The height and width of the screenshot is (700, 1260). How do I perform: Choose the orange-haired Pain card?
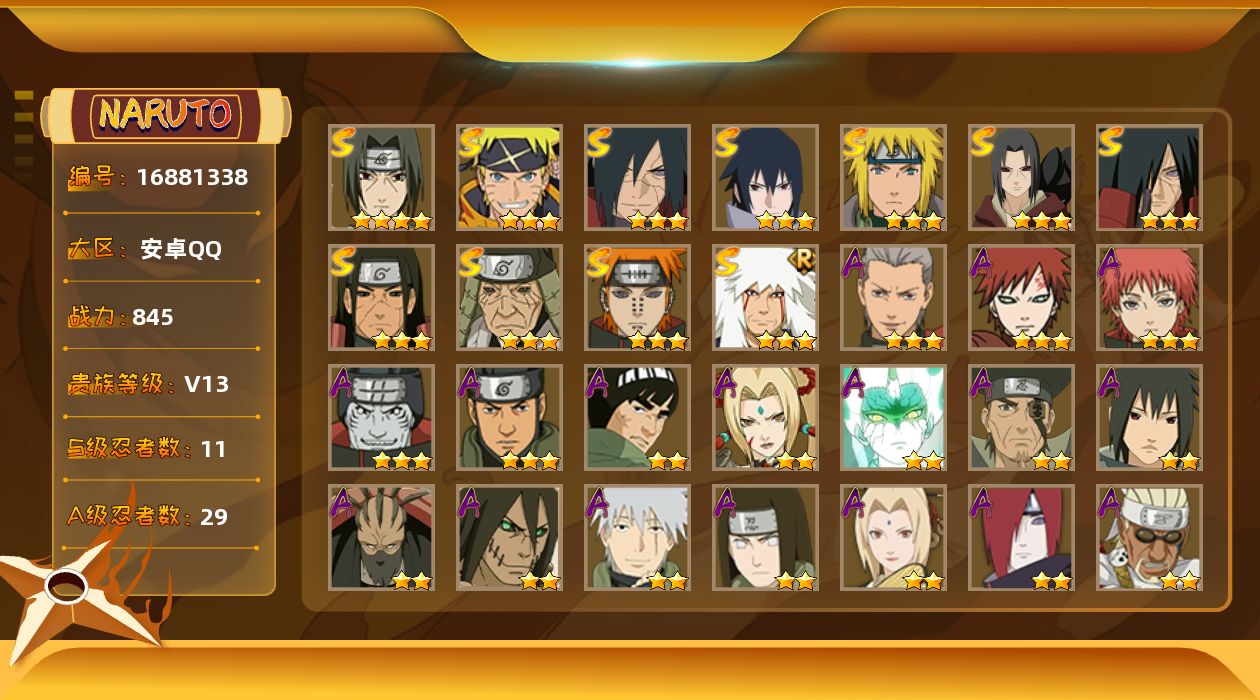click(x=637, y=298)
